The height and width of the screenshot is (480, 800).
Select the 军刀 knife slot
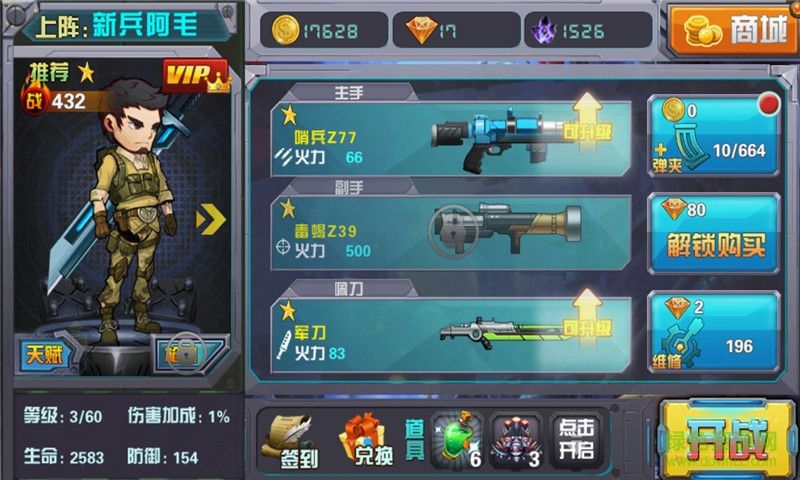click(x=440, y=329)
